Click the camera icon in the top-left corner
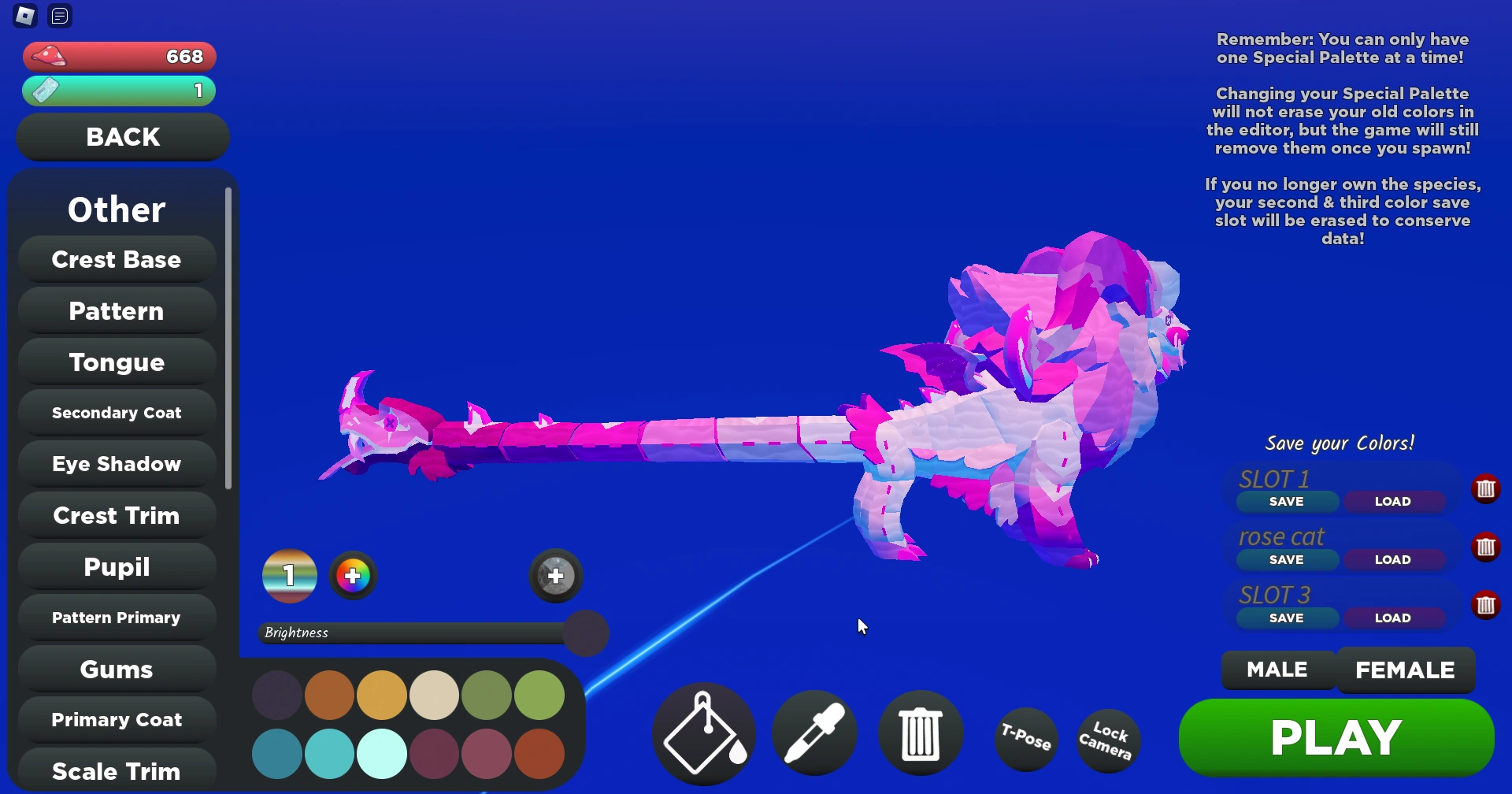This screenshot has width=1512, height=794. click(x=24, y=16)
